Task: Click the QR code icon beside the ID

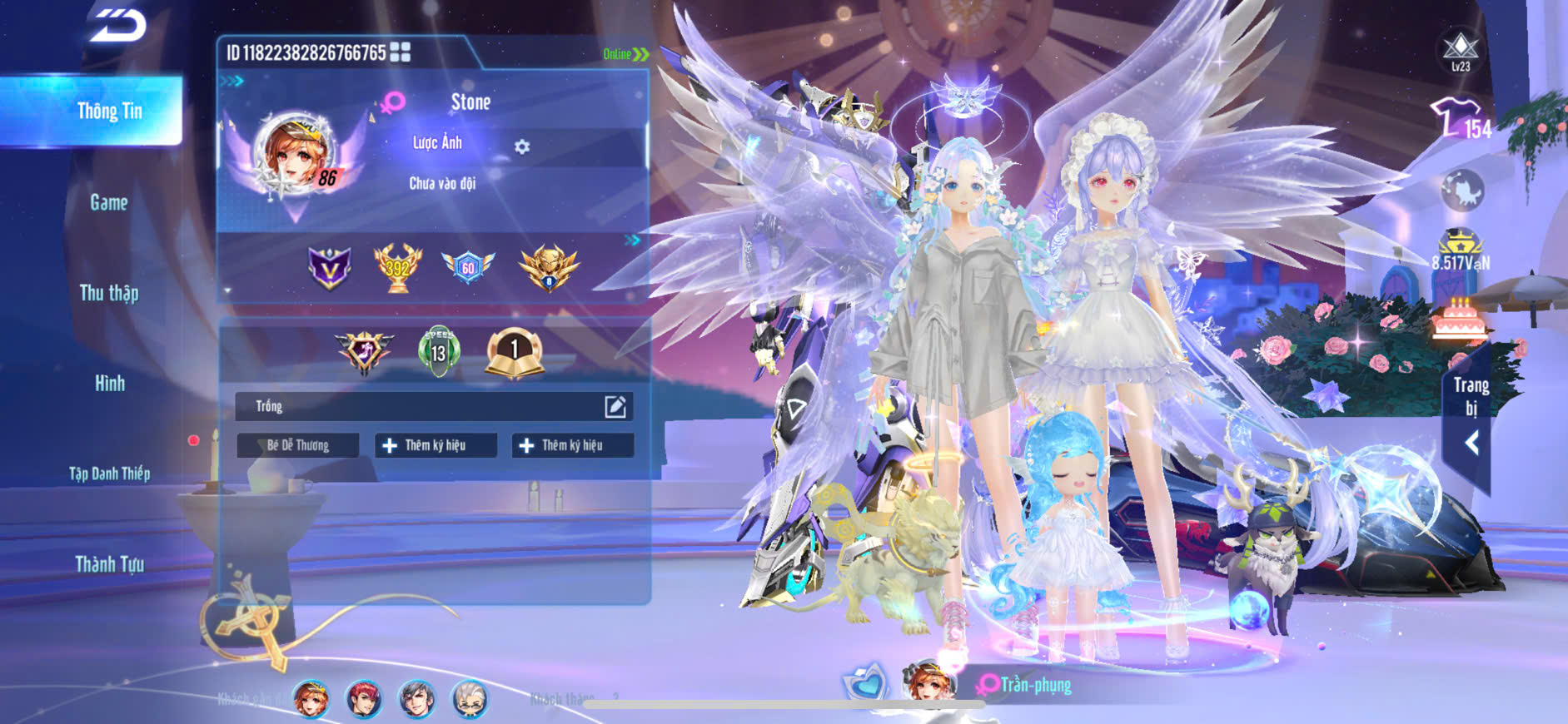Action: pos(401,52)
